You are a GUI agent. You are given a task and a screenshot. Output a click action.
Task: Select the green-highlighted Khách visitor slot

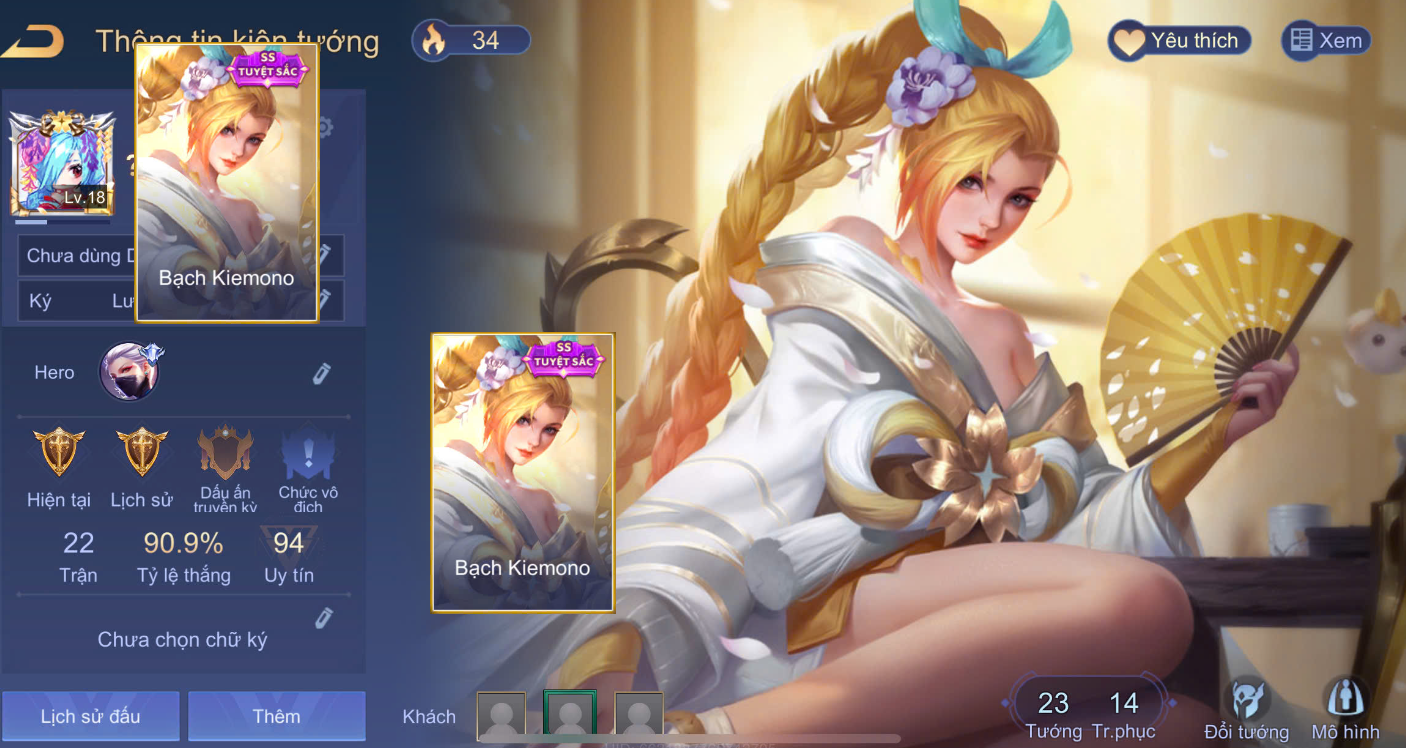pyautogui.click(x=570, y=716)
